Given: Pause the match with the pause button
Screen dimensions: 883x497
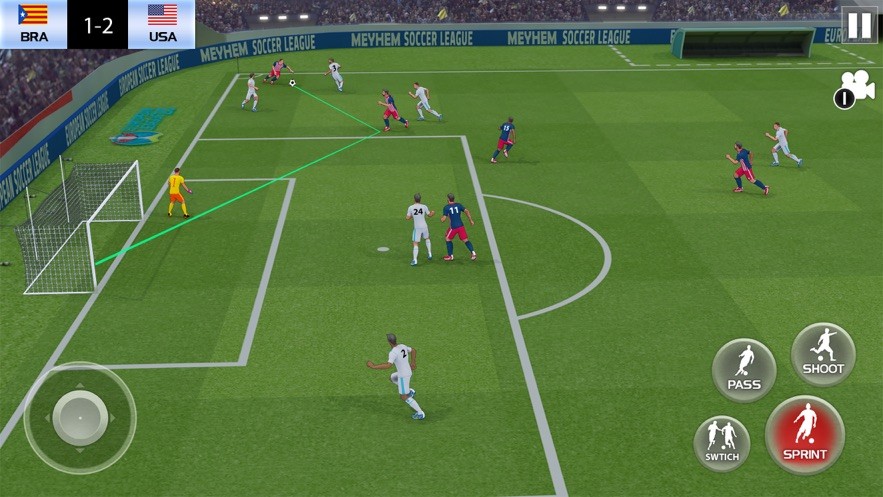Looking at the screenshot, I should (858, 25).
